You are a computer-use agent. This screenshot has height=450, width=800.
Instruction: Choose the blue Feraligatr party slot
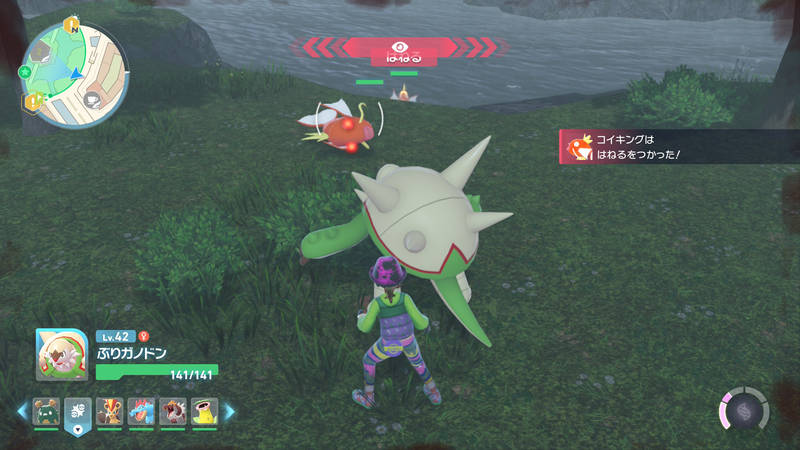pos(141,410)
